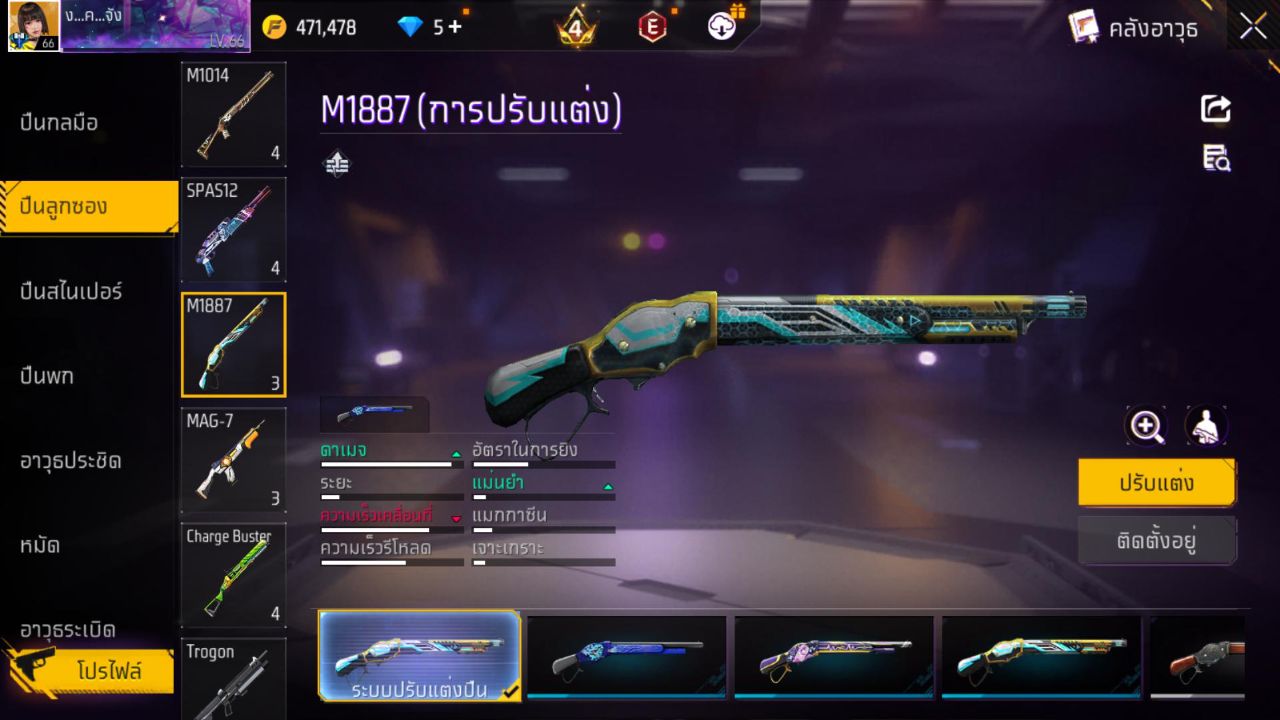Click the red E events icon

[652, 27]
